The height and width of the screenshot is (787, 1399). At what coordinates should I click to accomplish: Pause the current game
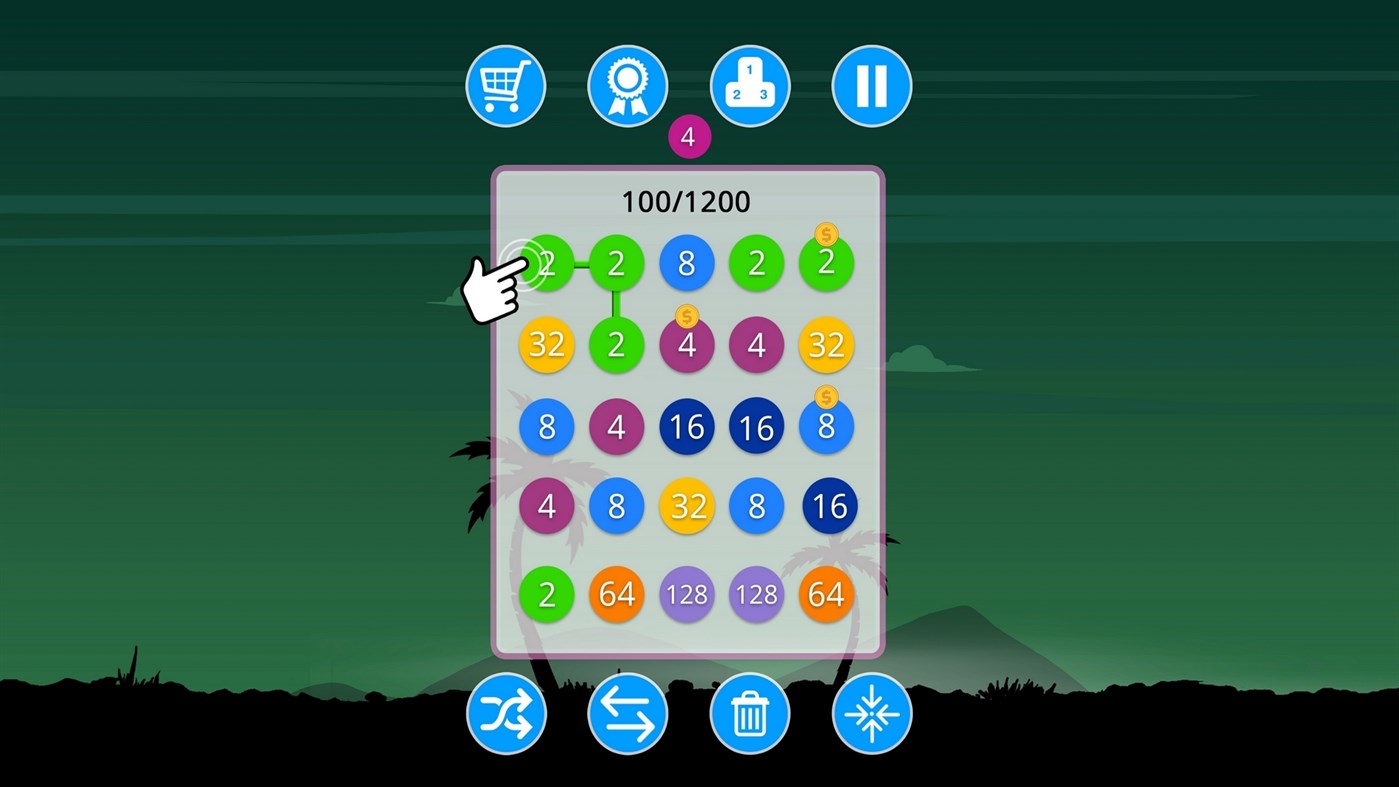(870, 86)
